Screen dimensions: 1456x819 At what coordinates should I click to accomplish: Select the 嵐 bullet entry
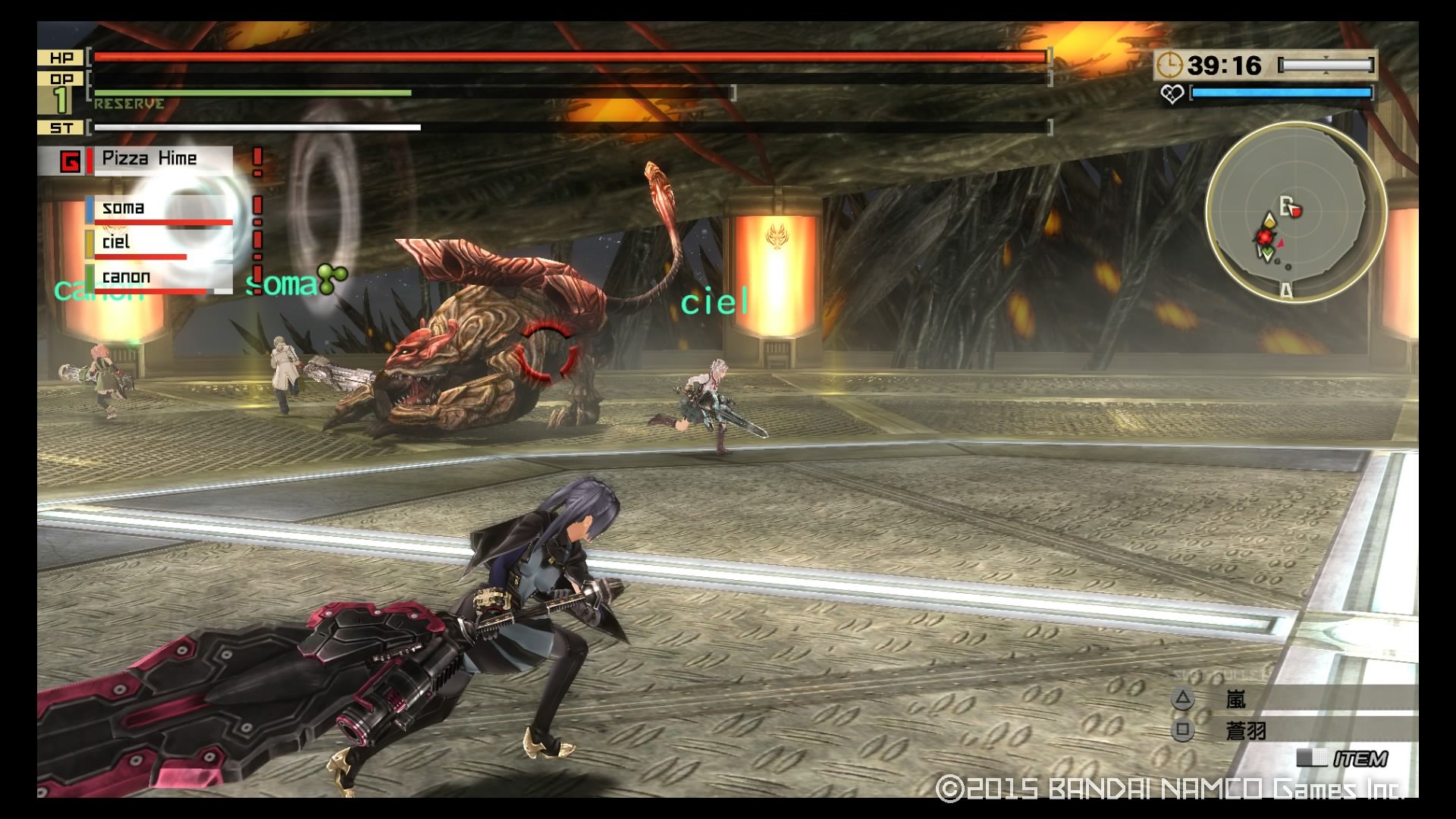click(1236, 698)
